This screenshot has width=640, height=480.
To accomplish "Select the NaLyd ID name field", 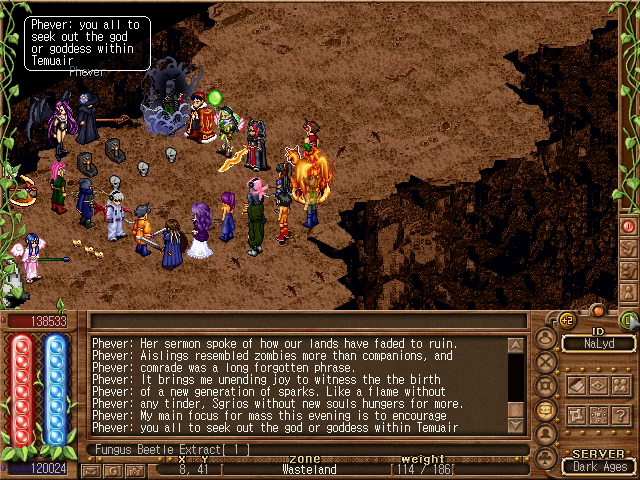I will click(x=598, y=343).
